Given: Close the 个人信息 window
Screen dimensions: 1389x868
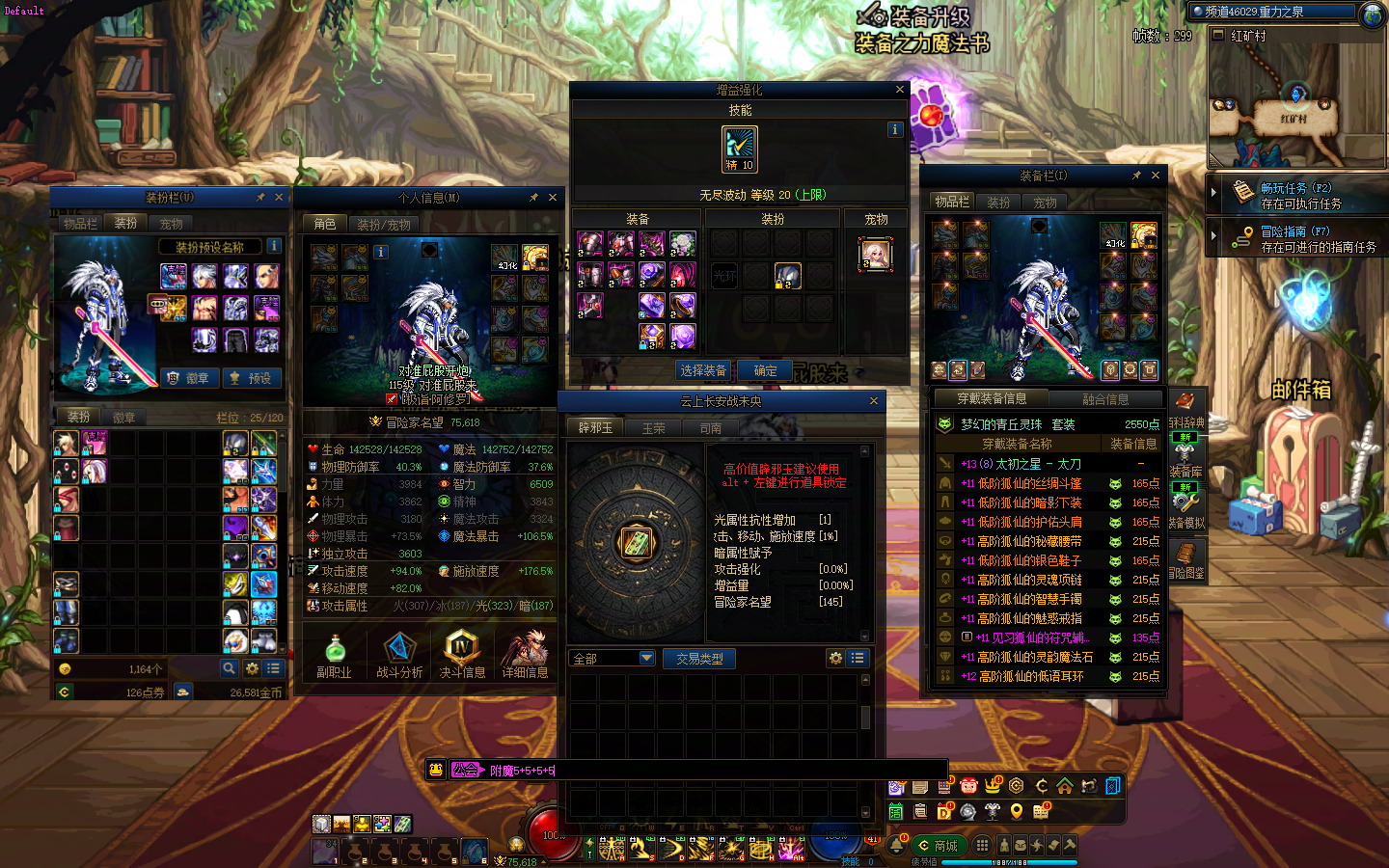Looking at the screenshot, I should coord(553,198).
